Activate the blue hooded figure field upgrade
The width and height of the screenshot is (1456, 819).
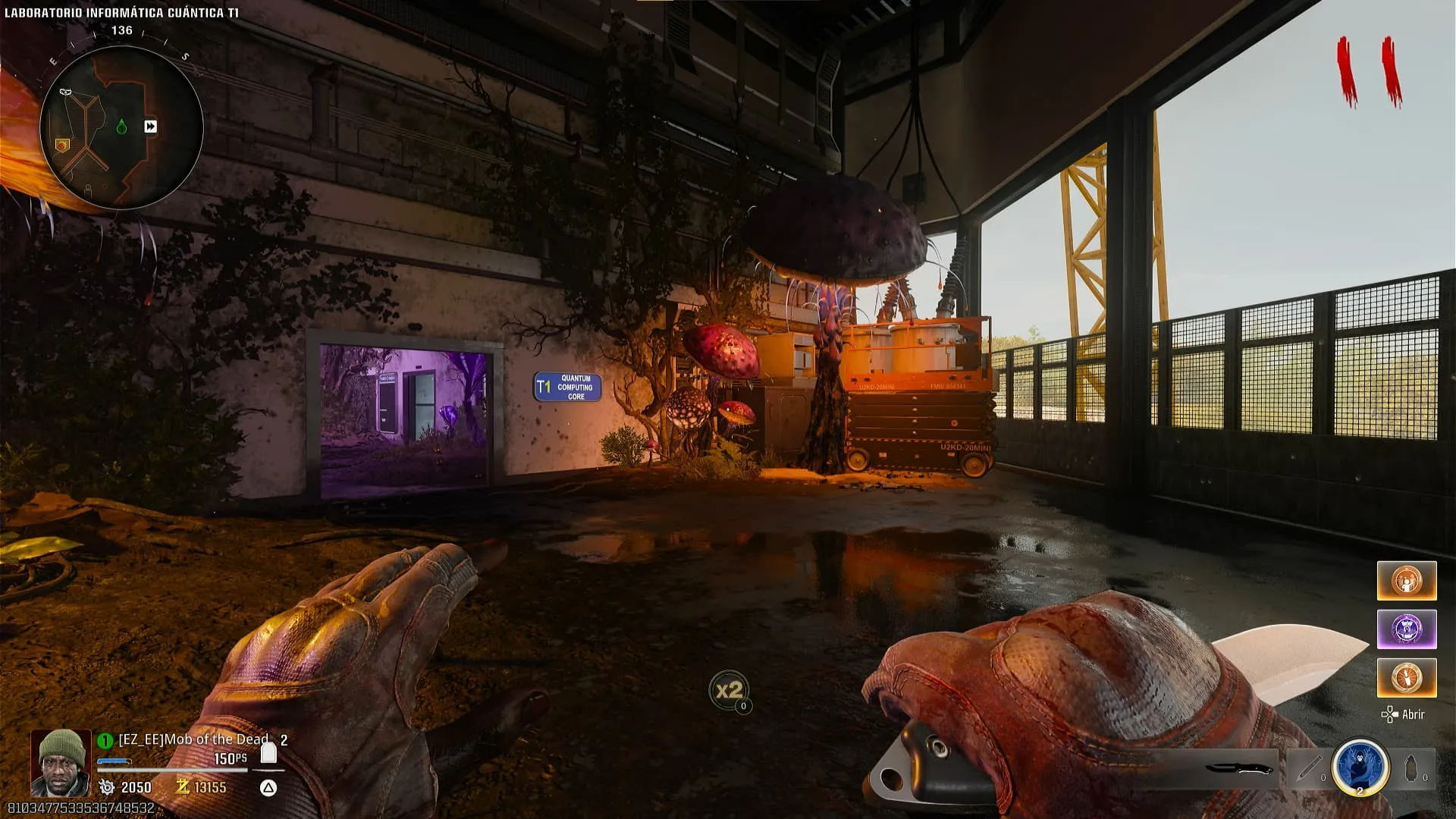coord(1360,767)
